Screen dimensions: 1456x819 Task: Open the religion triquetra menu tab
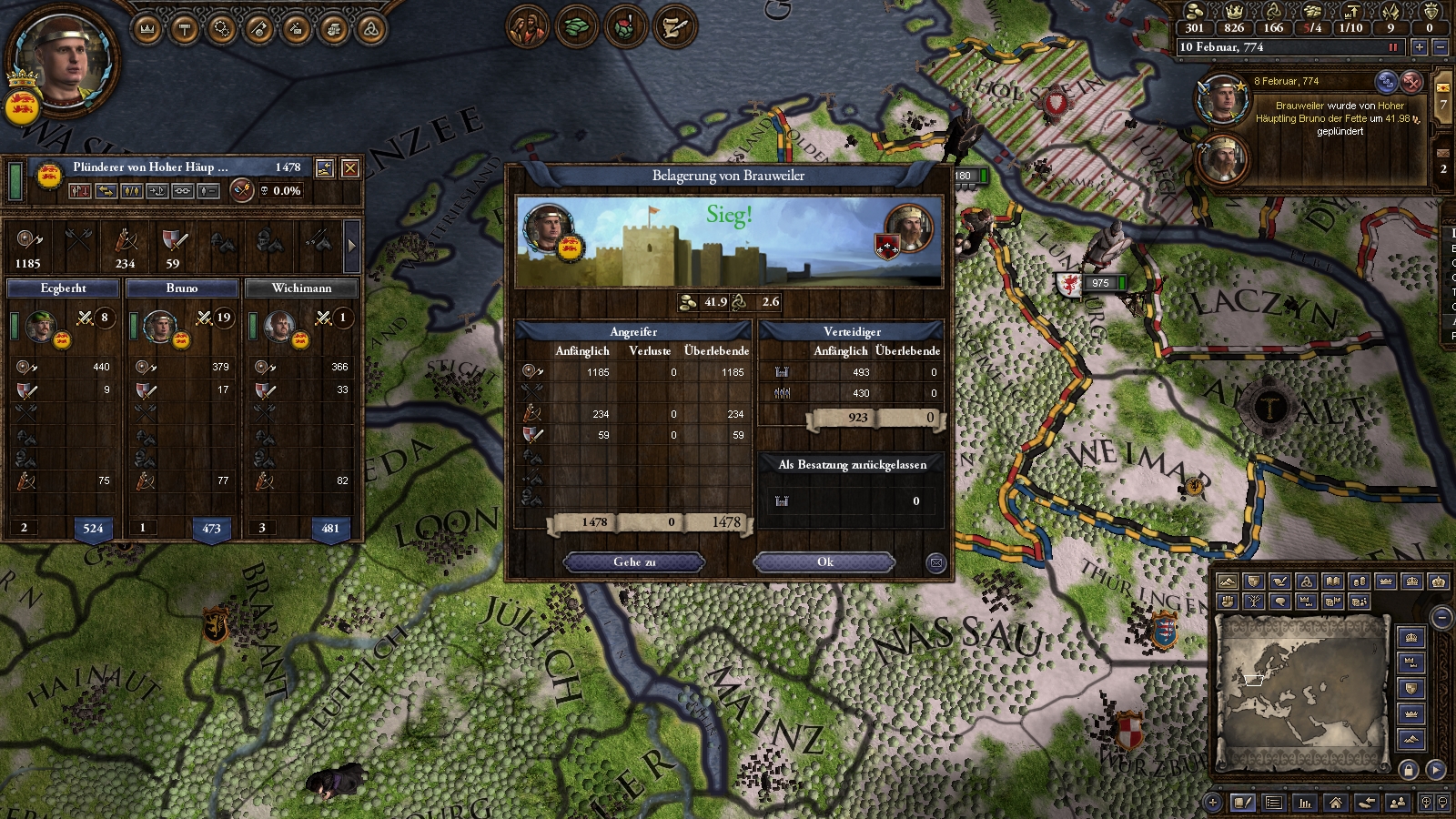tap(370, 29)
